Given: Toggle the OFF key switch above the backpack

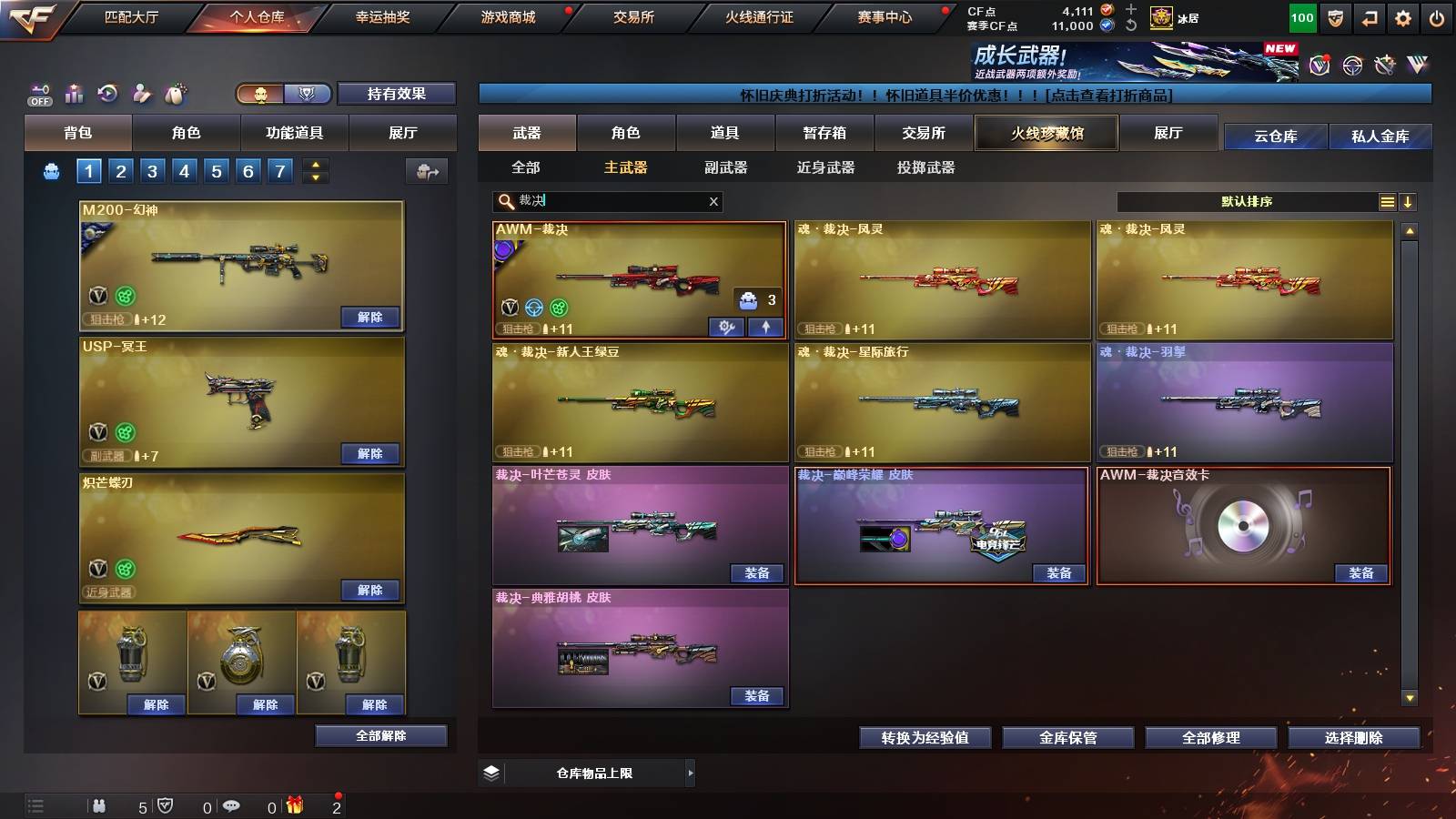Looking at the screenshot, I should click(37, 94).
